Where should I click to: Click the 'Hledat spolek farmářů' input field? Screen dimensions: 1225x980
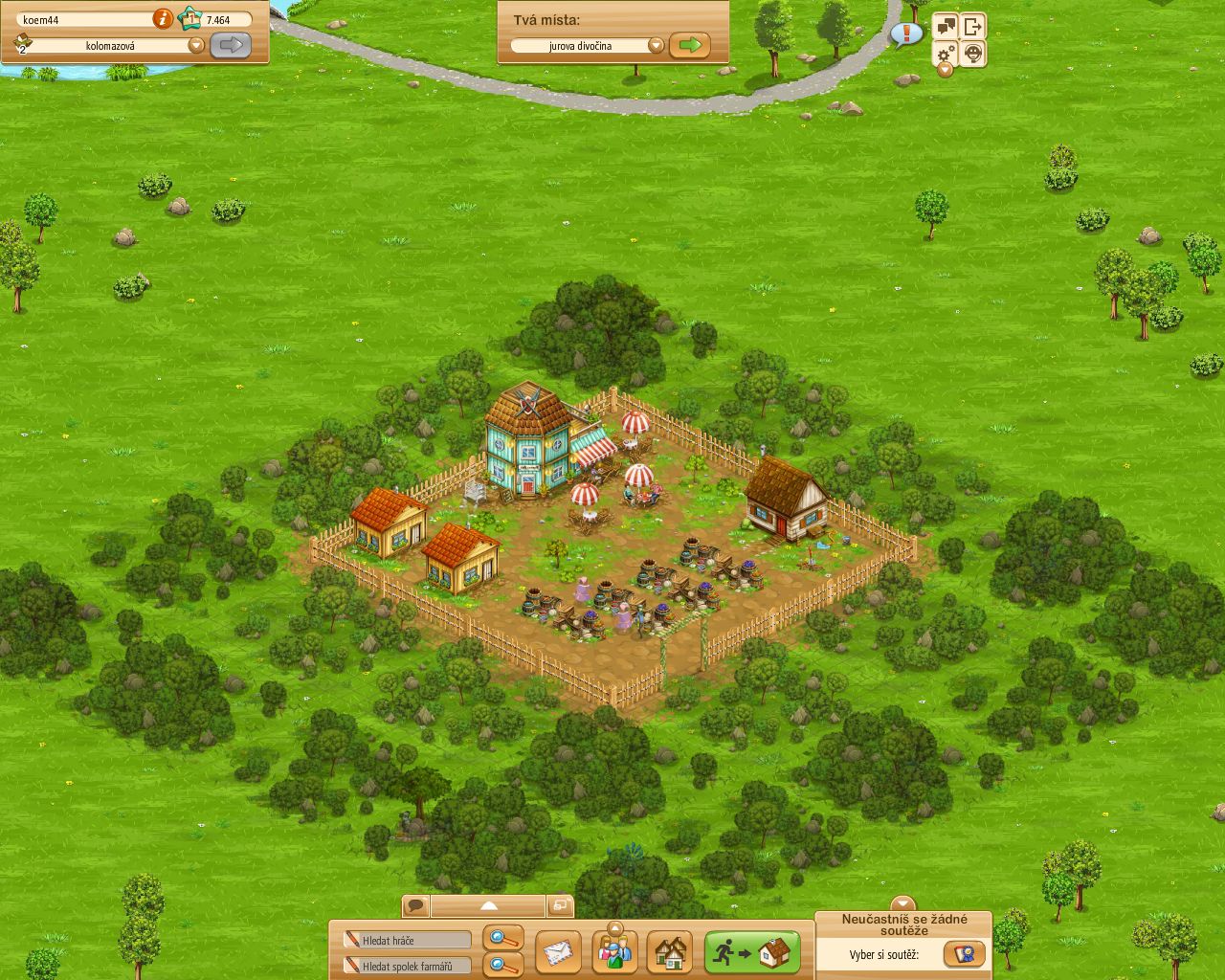(x=407, y=966)
